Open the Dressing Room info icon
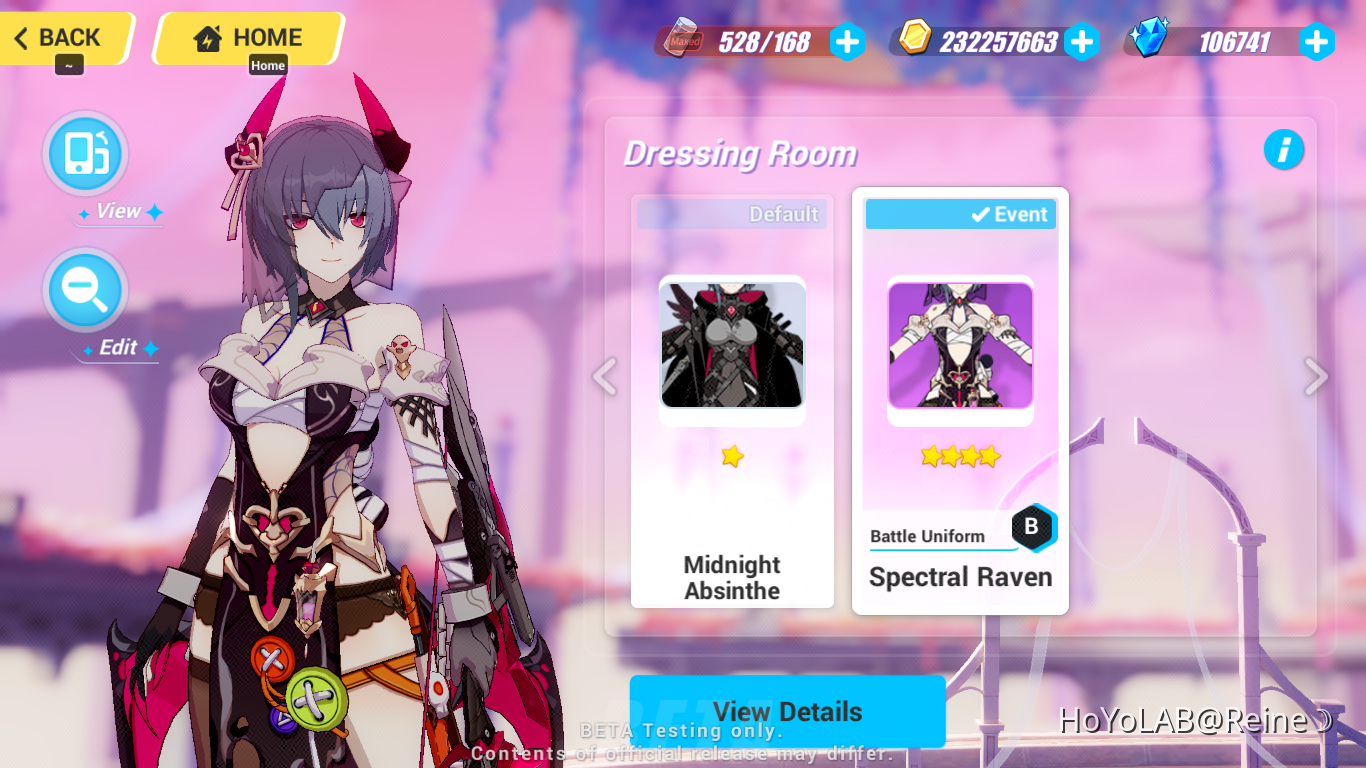The width and height of the screenshot is (1366, 768). (x=1285, y=150)
